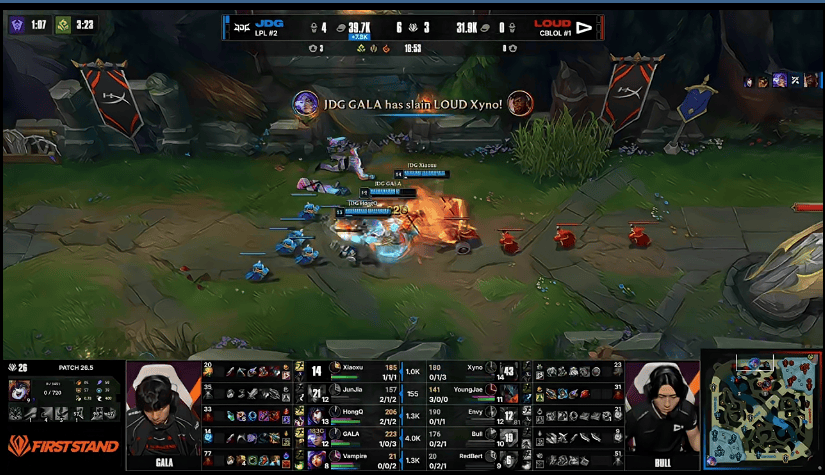Click the First Stand tournament logo
This screenshot has width=825, height=475.
[62, 445]
